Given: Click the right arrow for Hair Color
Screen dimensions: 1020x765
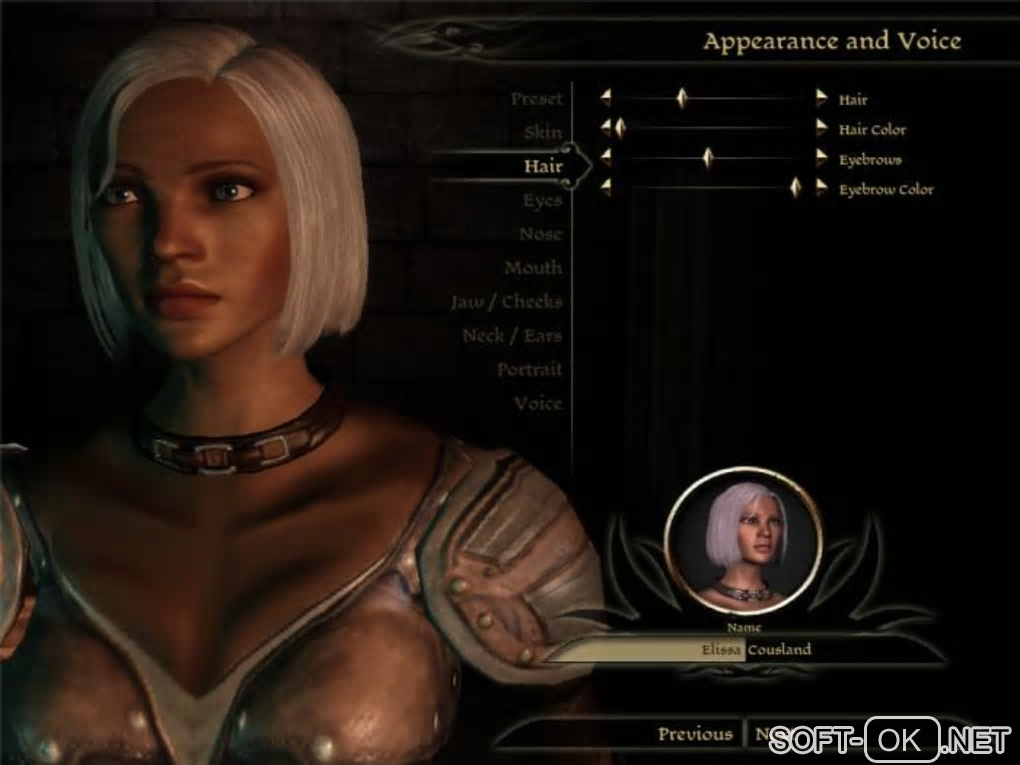Looking at the screenshot, I should point(822,128).
